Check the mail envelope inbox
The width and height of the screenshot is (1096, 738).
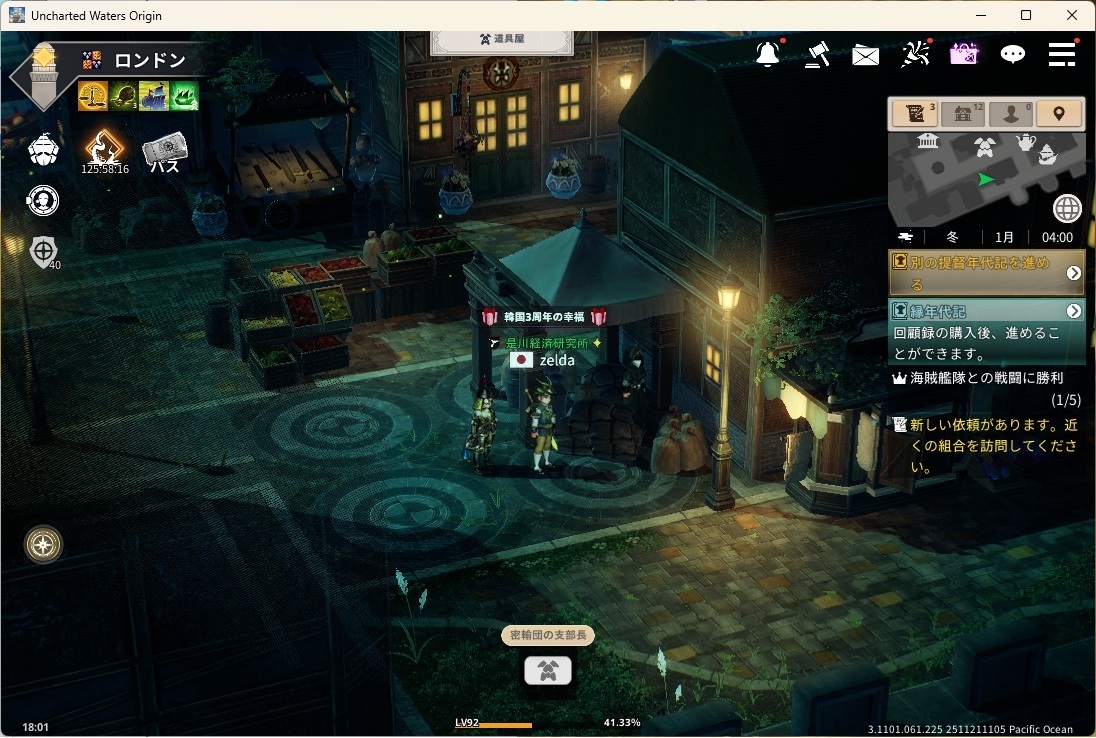tap(865, 56)
